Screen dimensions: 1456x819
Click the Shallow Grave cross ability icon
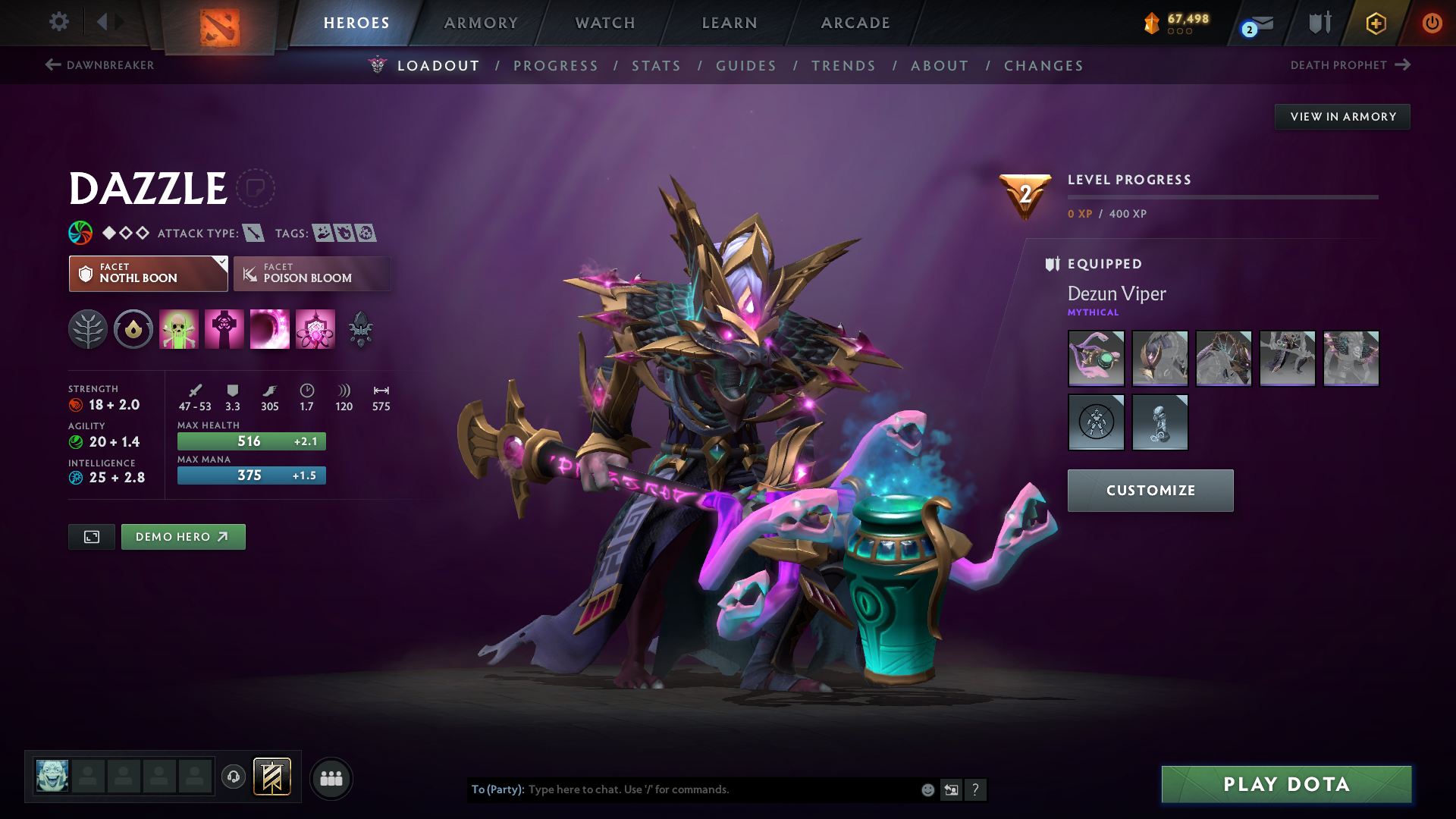click(x=224, y=329)
